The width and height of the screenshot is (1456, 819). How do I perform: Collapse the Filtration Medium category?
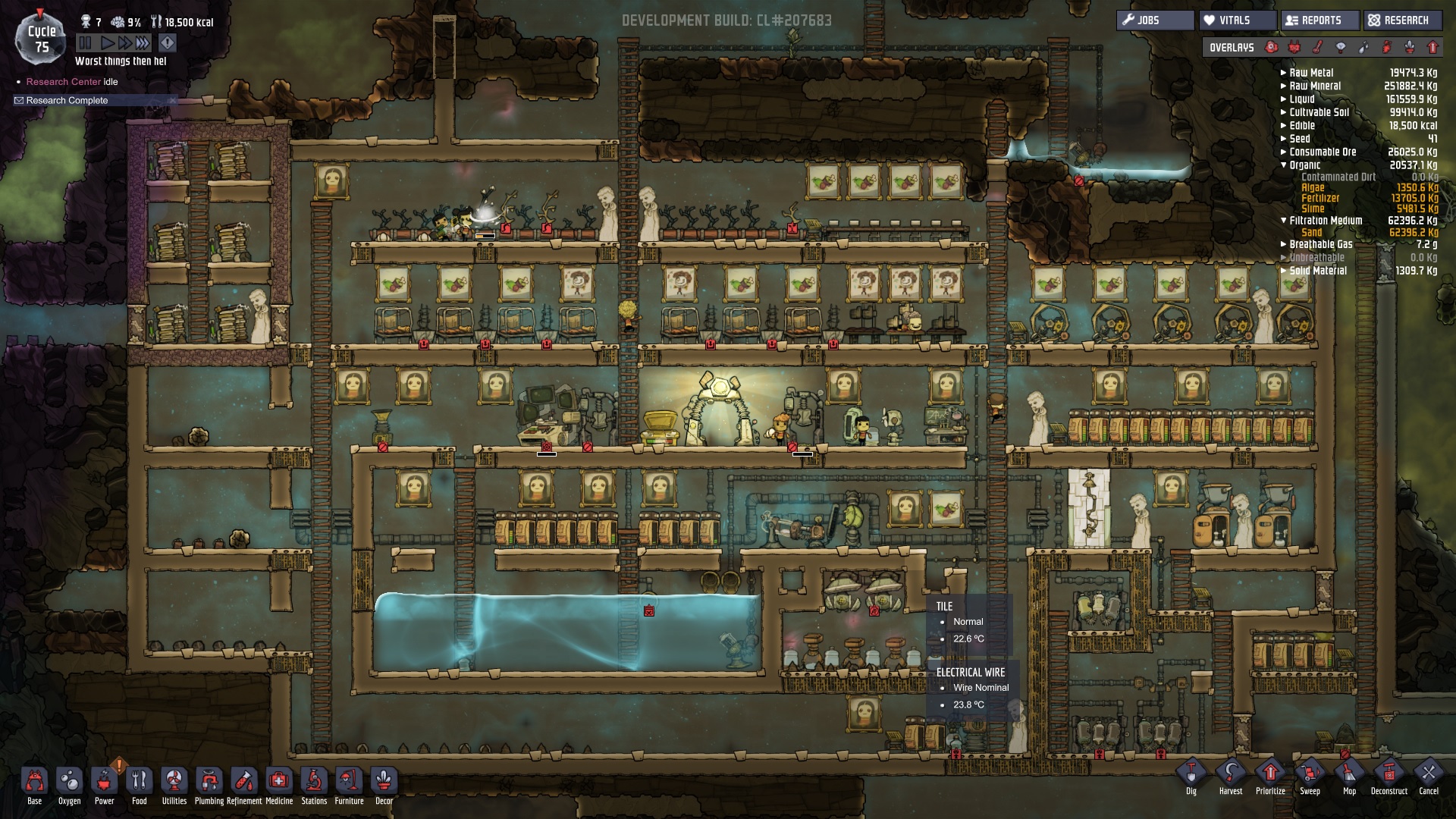point(1284,221)
